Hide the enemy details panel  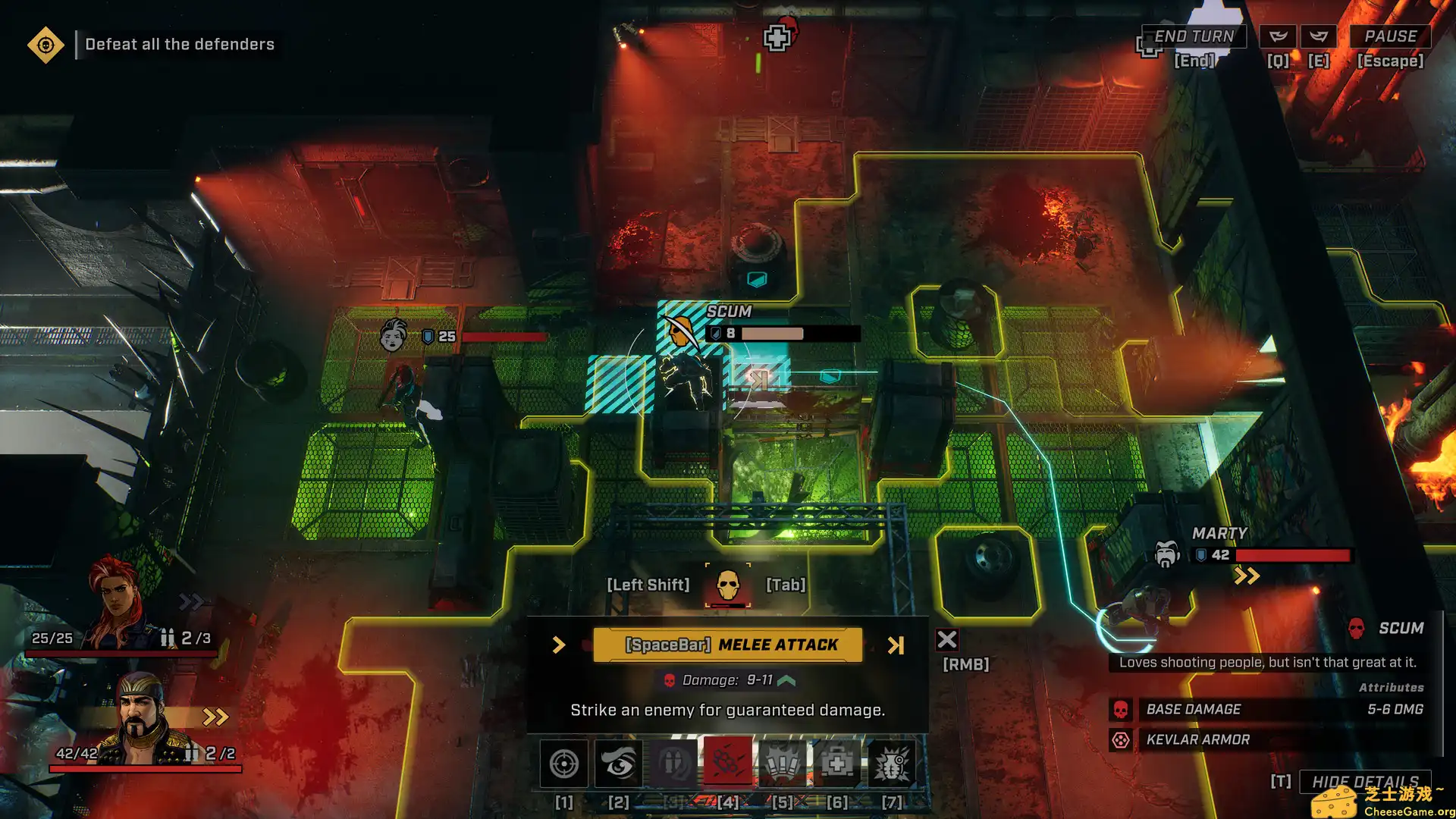(1365, 781)
